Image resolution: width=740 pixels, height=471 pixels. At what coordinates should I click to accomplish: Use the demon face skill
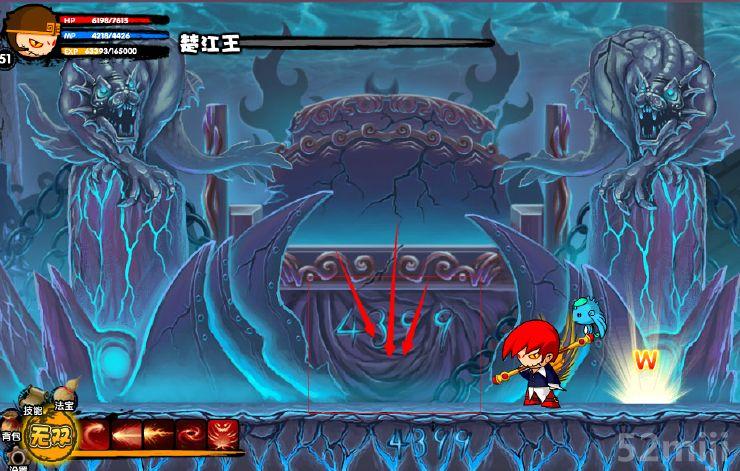pos(223,435)
